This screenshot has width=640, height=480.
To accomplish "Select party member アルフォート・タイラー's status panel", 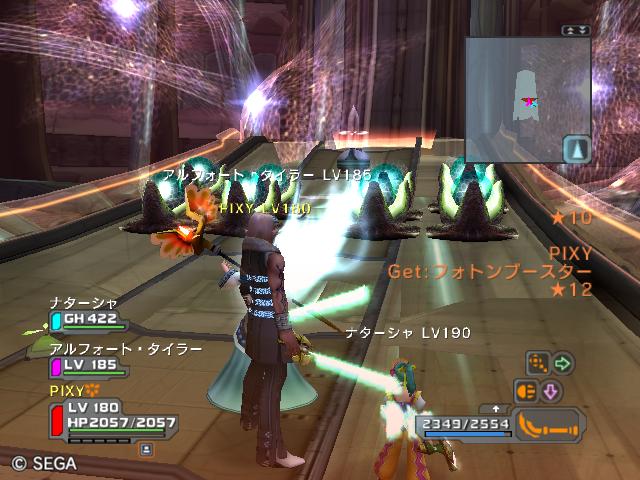I will (x=90, y=366).
